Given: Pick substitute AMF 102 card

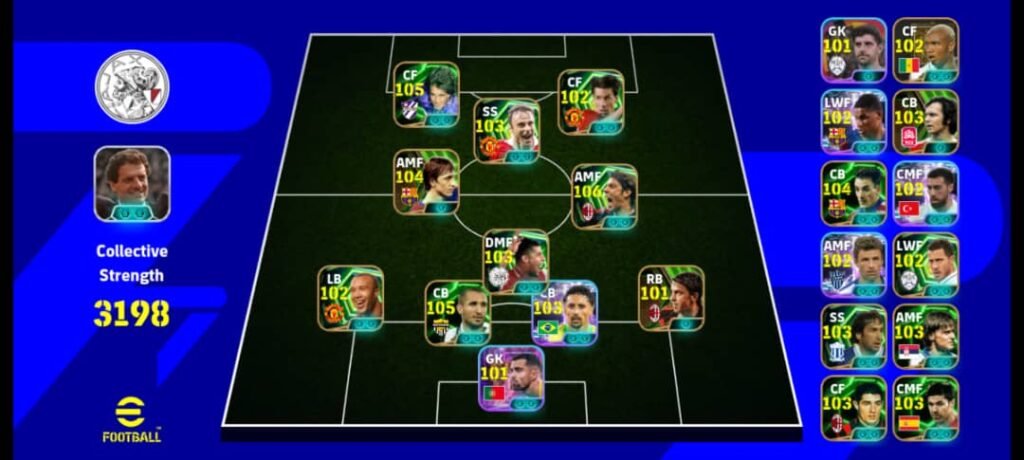Looking at the screenshot, I should pyautogui.click(x=853, y=265).
